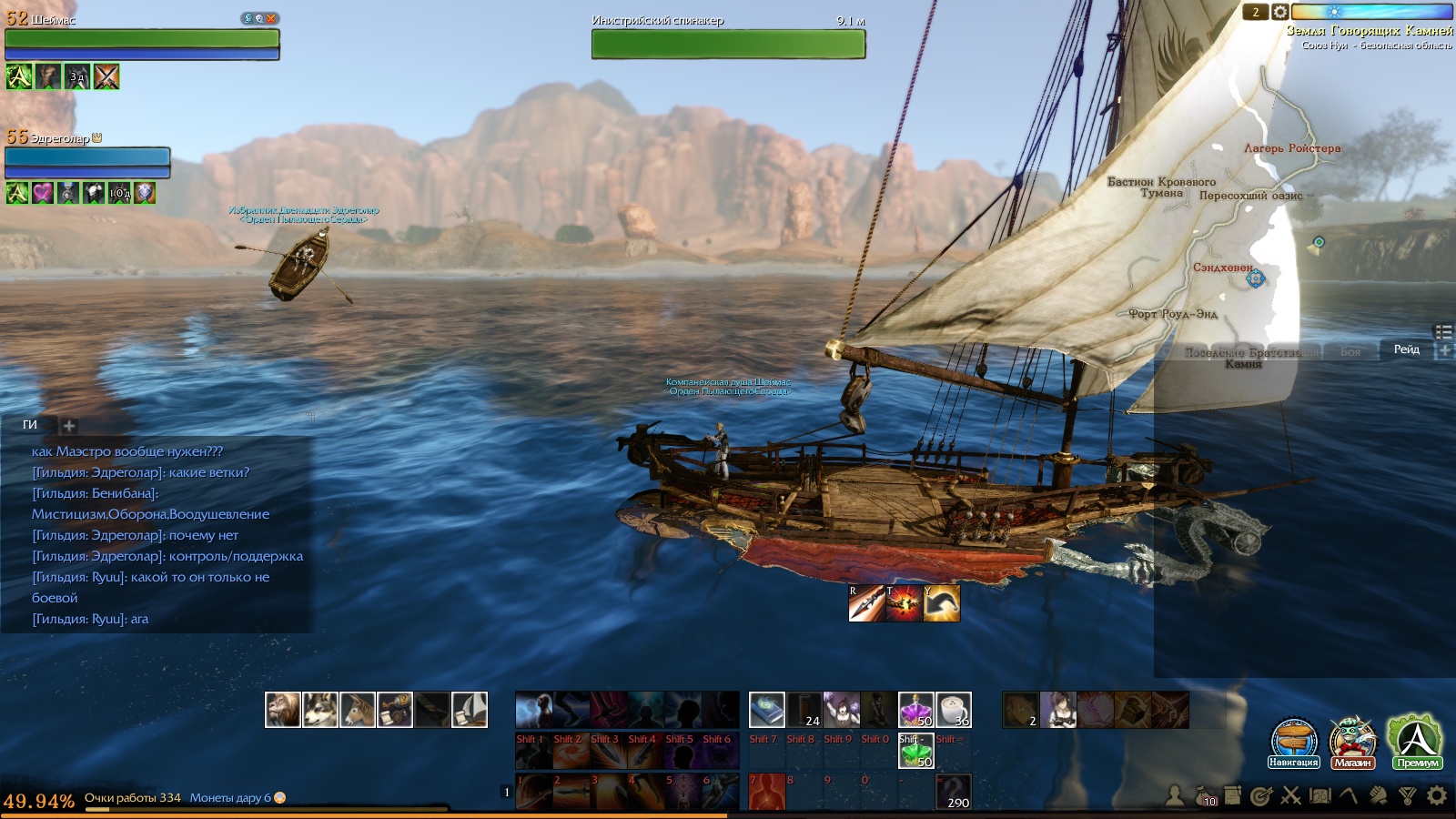Open the character silhouette menu icon

click(1175, 796)
